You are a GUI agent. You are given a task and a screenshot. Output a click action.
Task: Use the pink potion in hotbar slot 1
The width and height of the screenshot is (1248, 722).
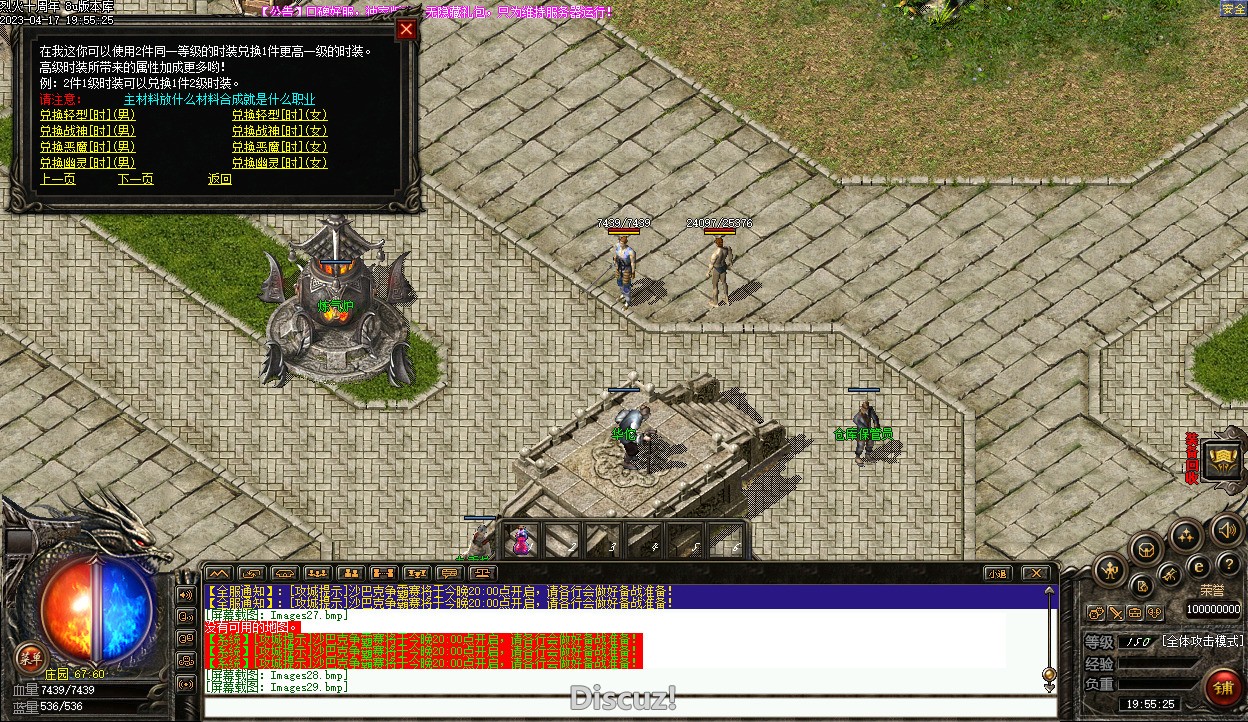(x=521, y=541)
